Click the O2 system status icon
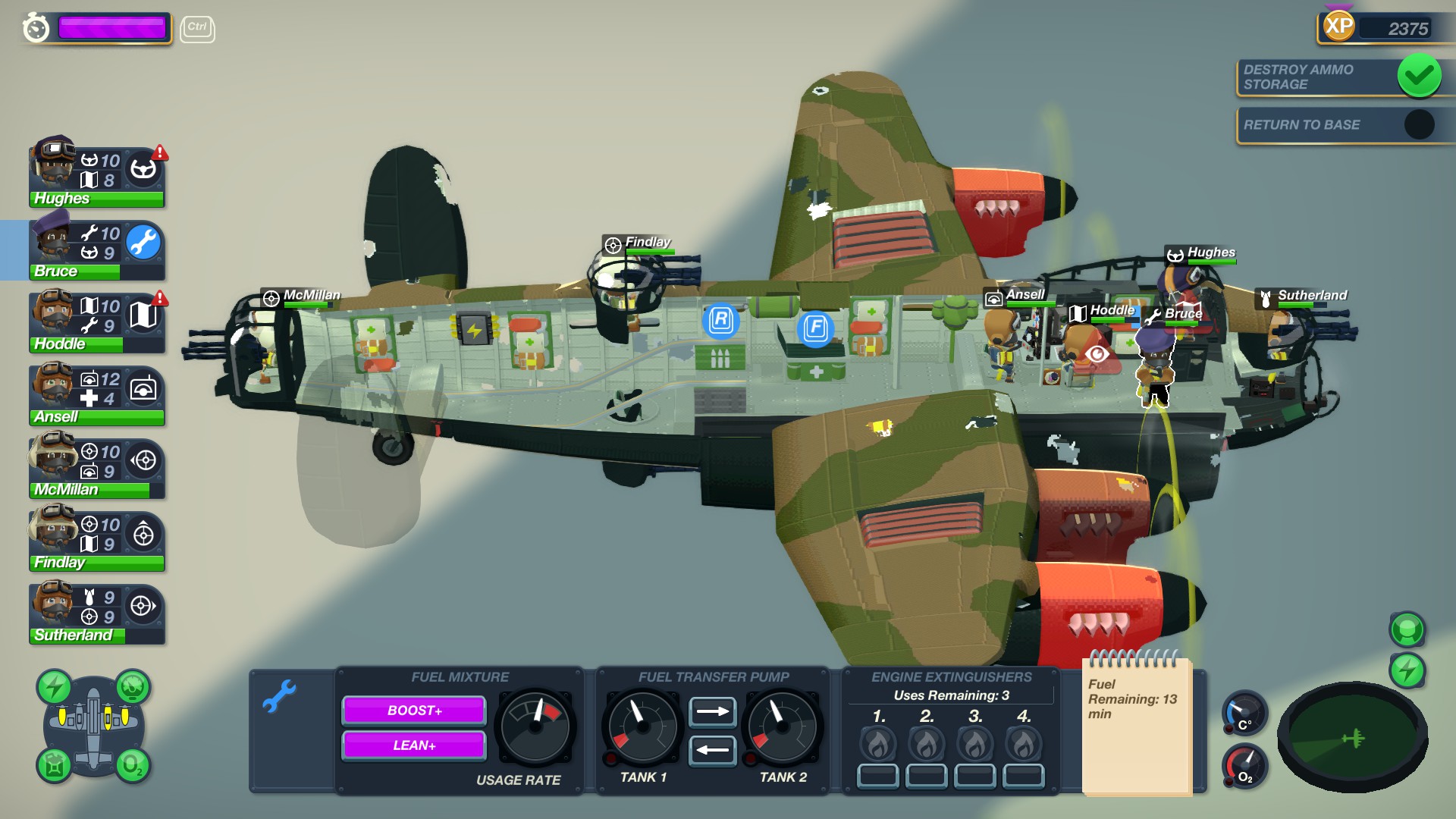 (x=132, y=765)
